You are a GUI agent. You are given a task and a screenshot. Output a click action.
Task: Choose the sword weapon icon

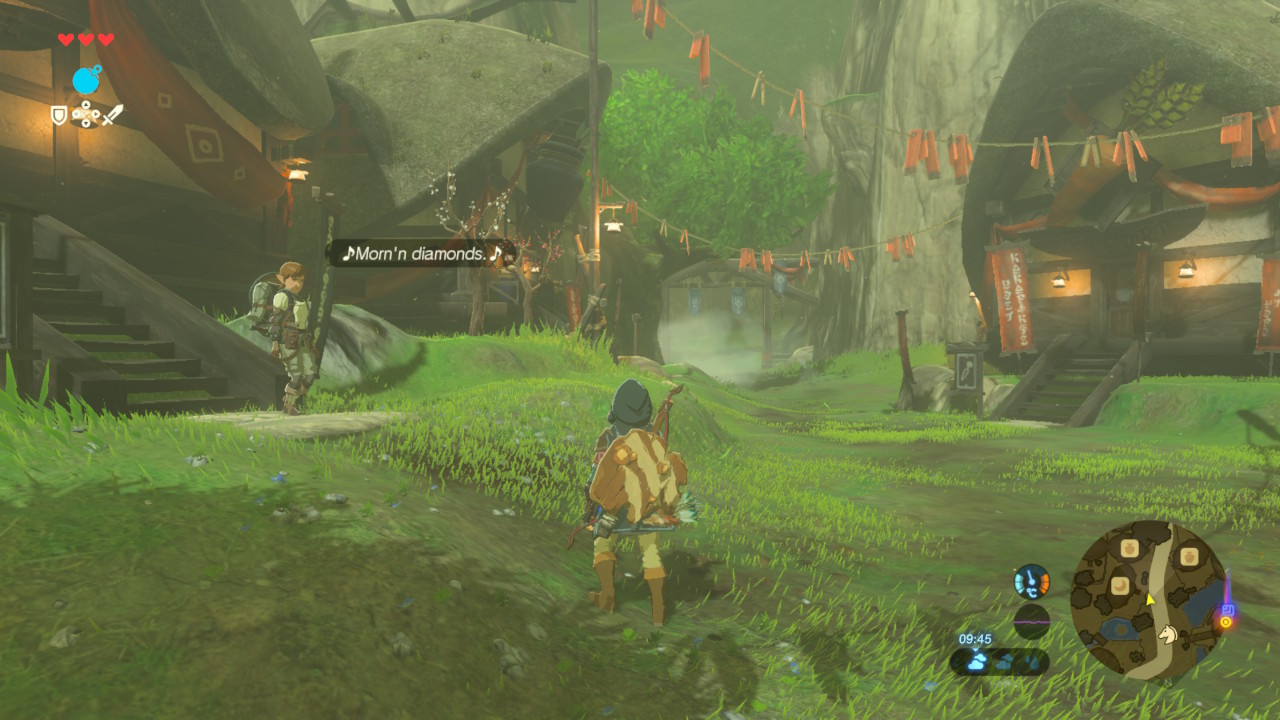[x=113, y=115]
